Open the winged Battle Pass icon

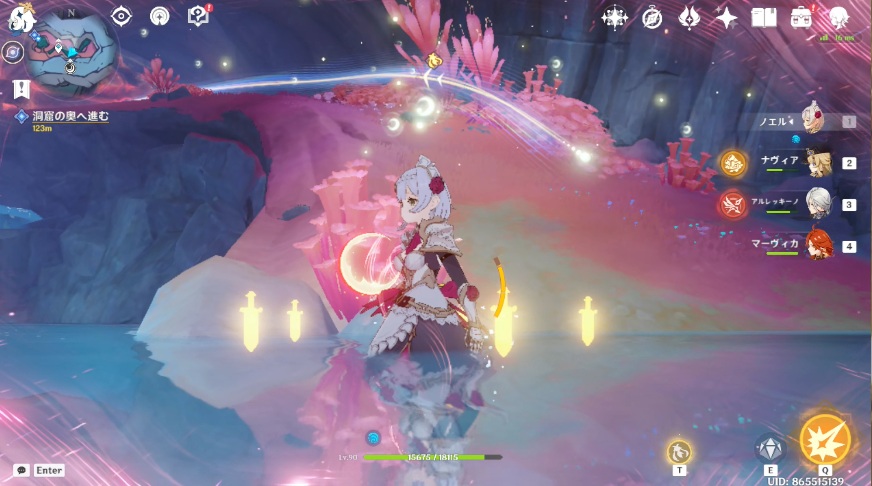pos(690,17)
